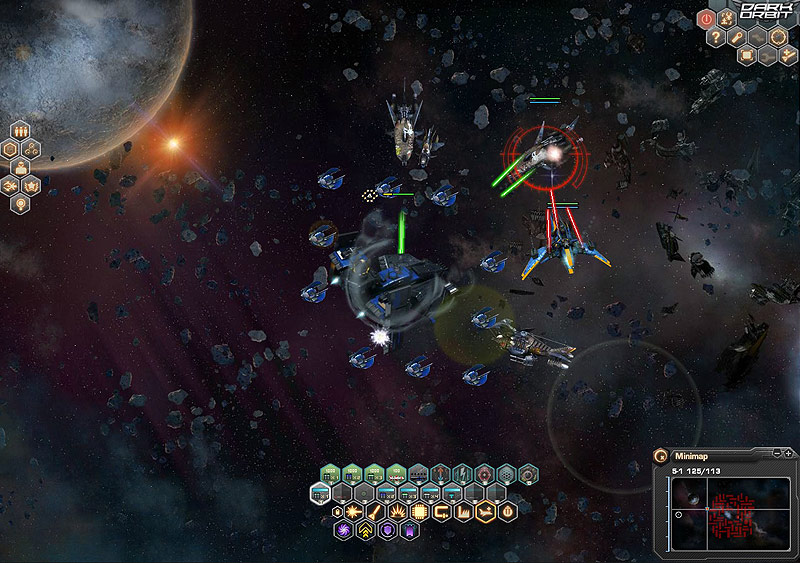Choose the CPU chip category icon
Viewport: 800px width, 563px height.
[x=420, y=513]
